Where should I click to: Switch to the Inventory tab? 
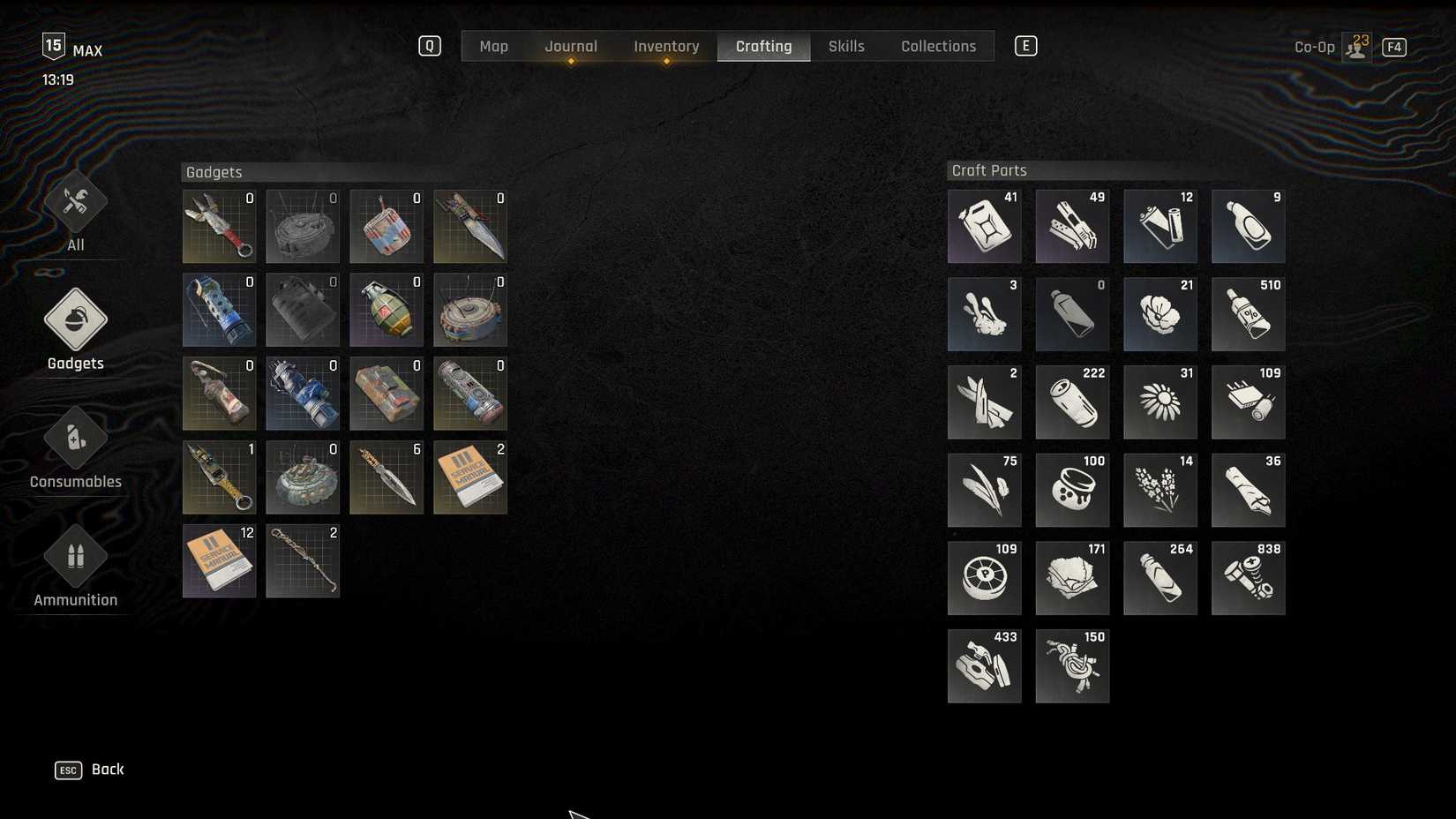click(666, 46)
